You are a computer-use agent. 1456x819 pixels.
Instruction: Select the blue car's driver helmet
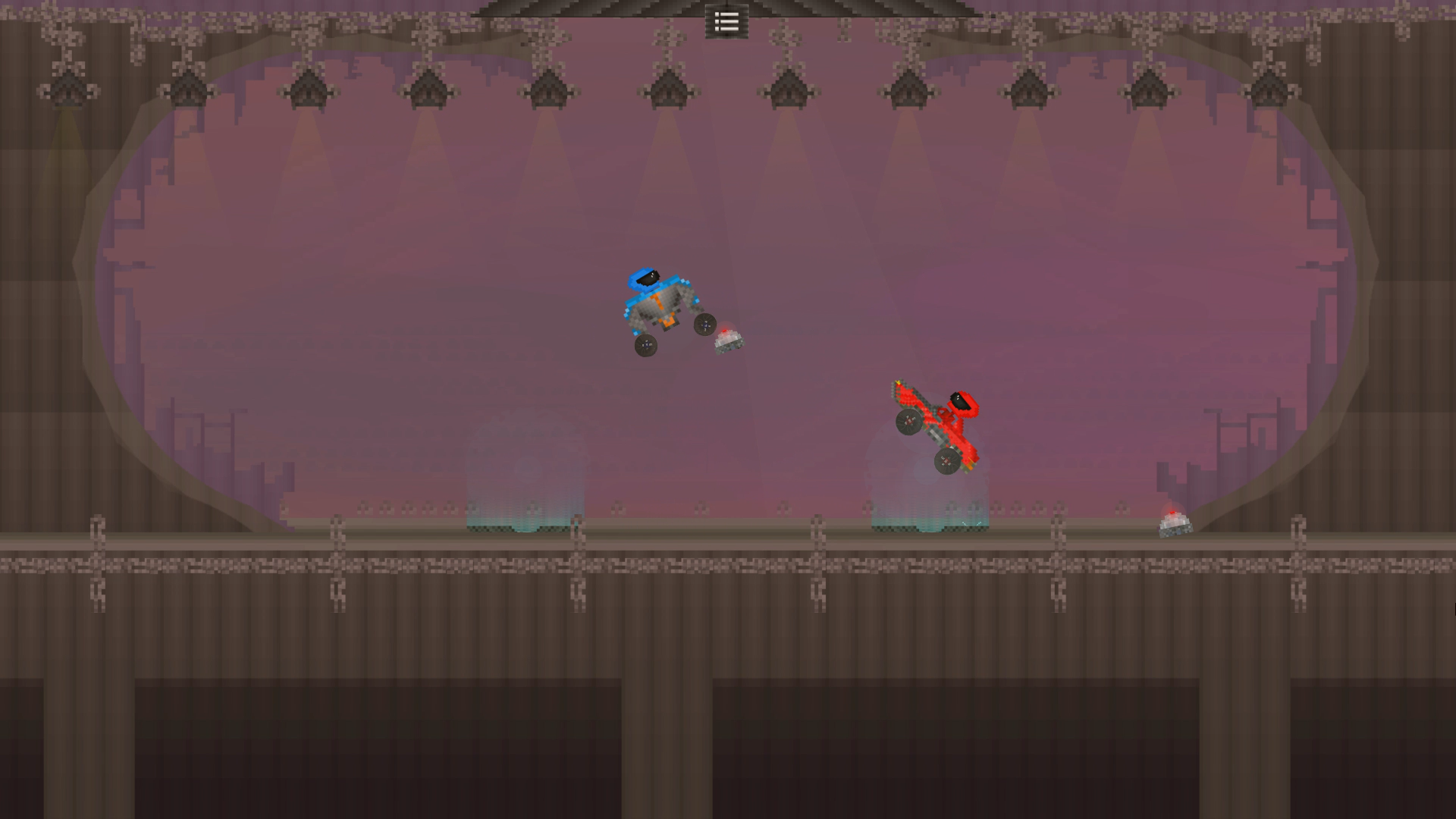click(645, 278)
